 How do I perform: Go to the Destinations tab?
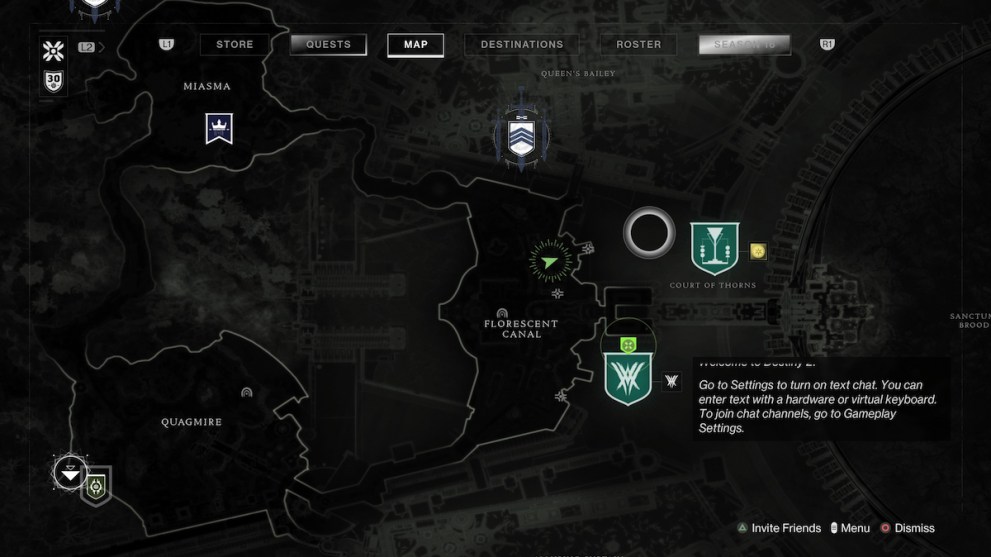(x=521, y=44)
